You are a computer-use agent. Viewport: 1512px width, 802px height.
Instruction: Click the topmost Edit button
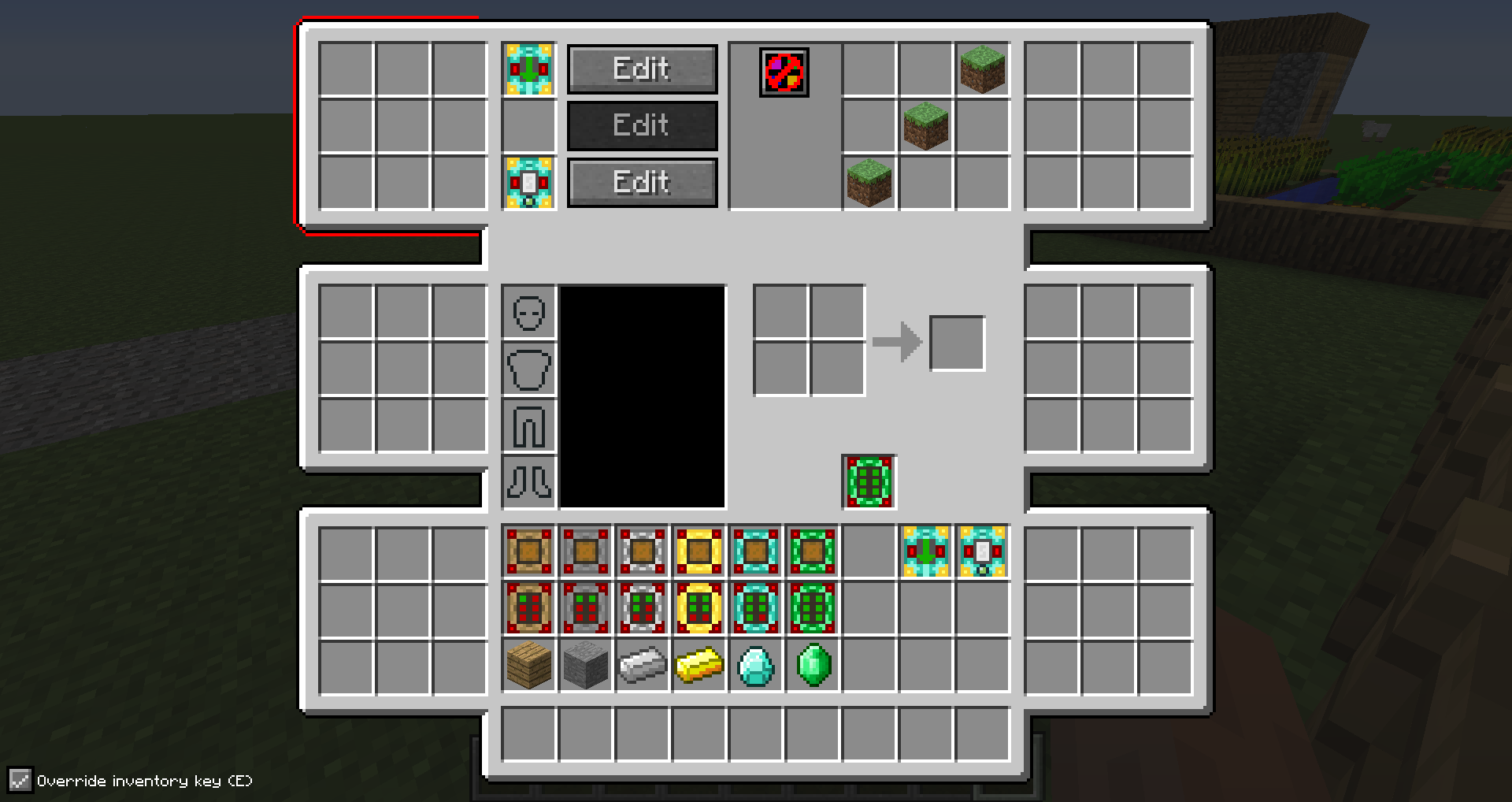tap(642, 68)
